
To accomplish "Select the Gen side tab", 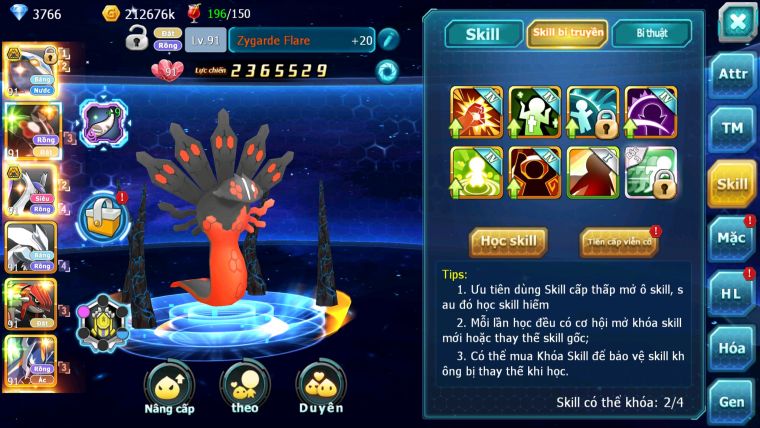I will 732,402.
